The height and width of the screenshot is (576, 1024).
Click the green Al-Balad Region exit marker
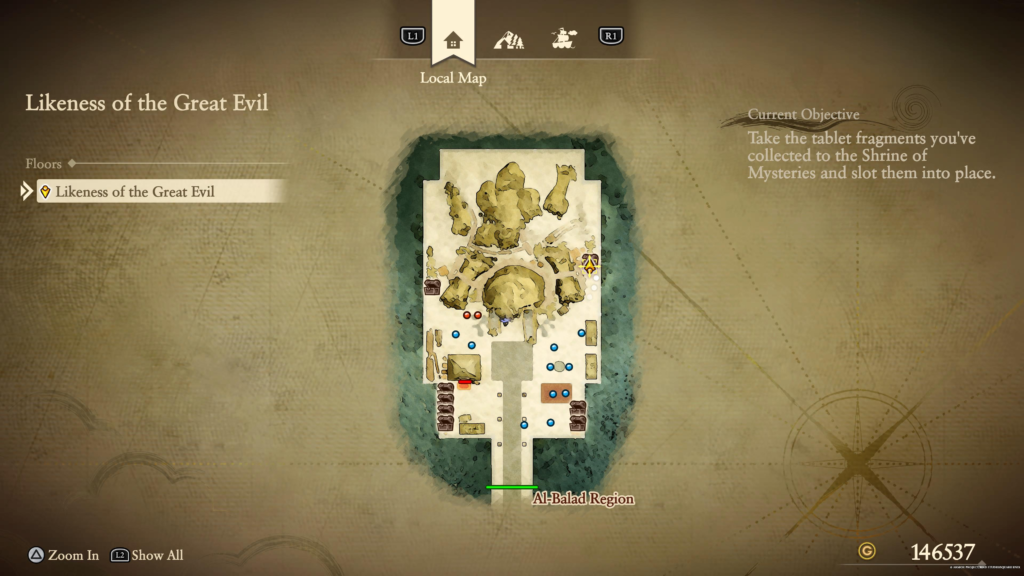511,488
